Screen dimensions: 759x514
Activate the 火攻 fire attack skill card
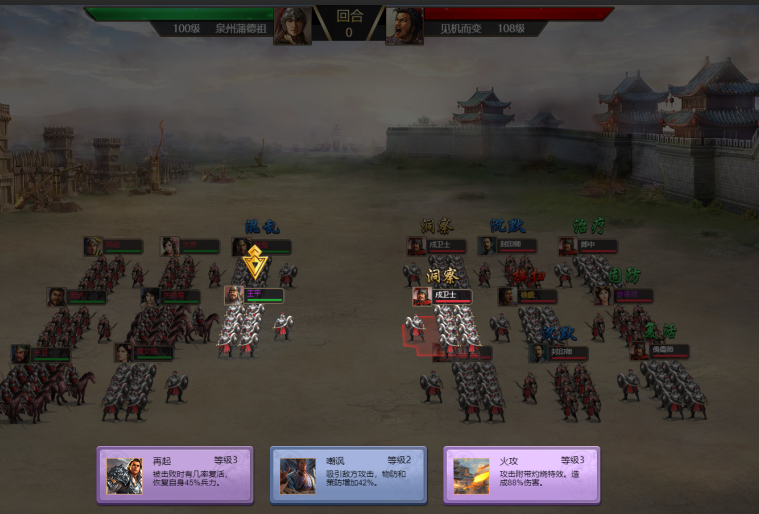coord(521,474)
